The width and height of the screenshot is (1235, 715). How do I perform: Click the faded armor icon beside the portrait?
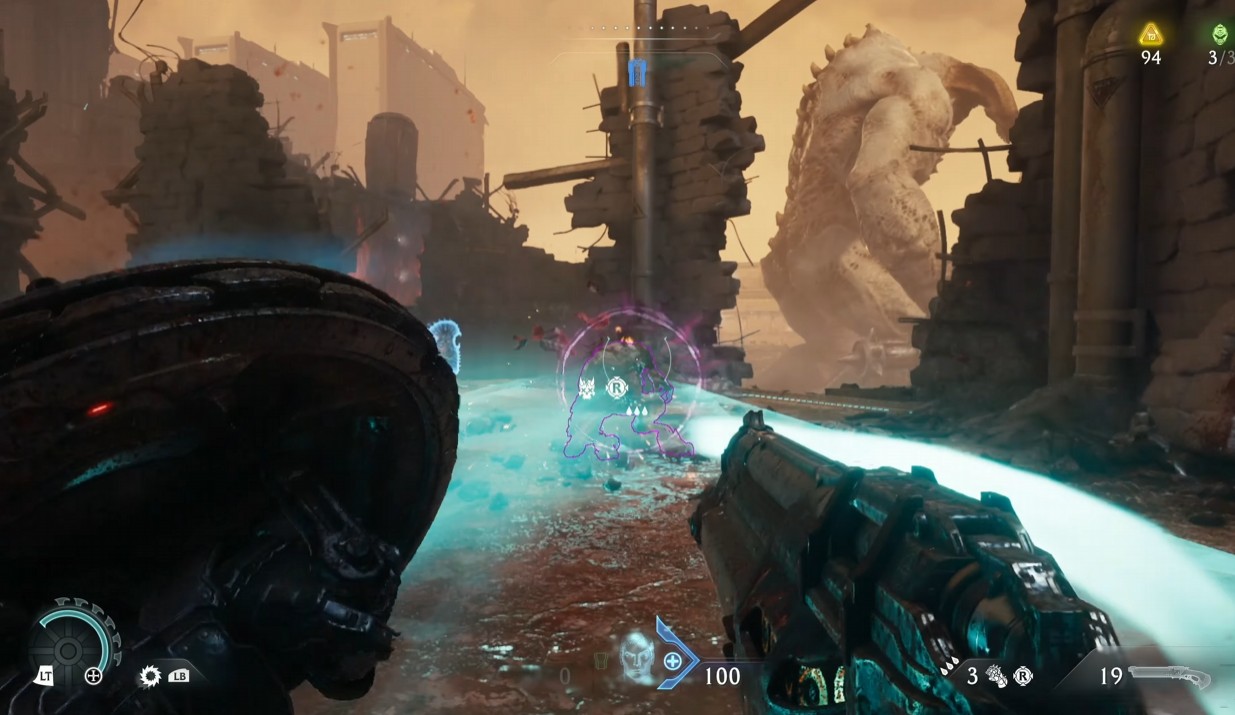click(600, 661)
